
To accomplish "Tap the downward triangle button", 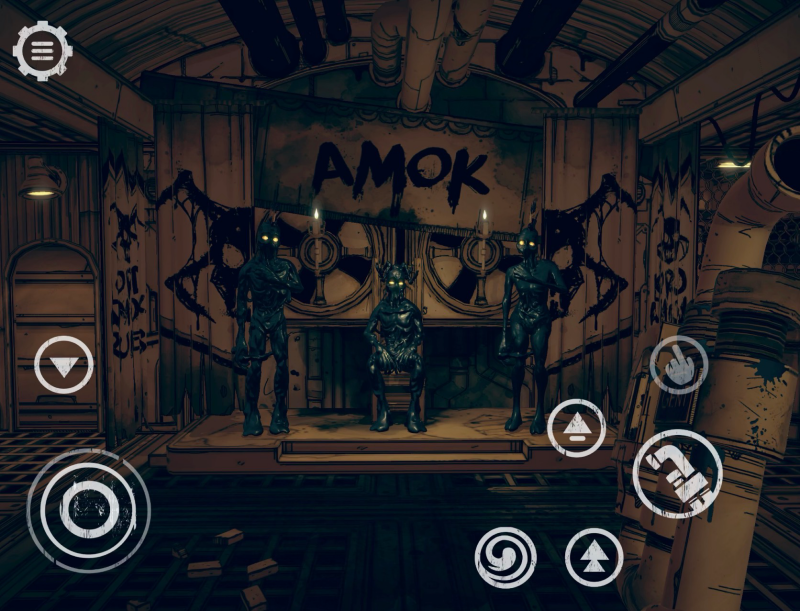I will pos(64,365).
